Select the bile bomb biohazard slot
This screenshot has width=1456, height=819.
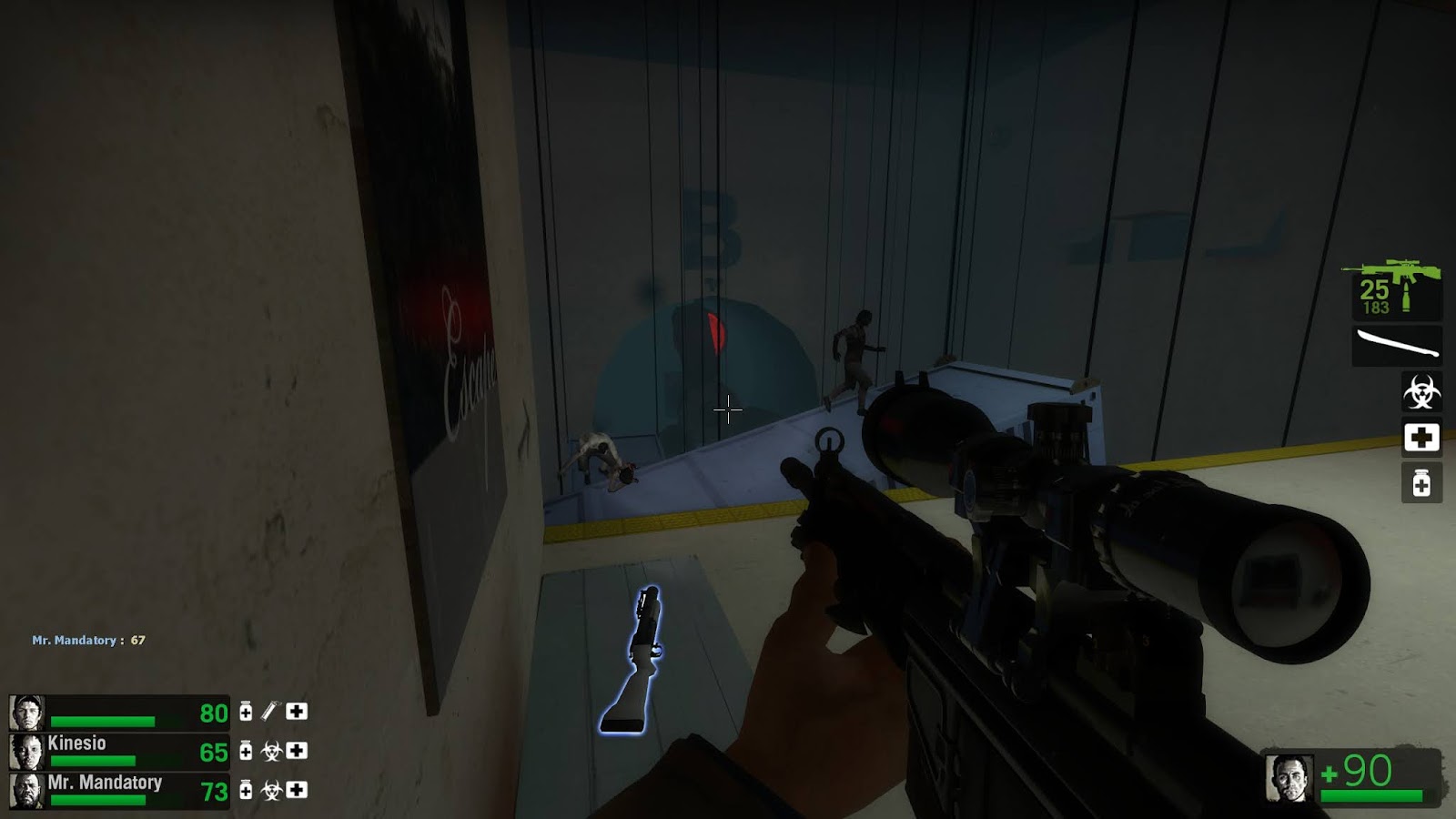point(1421,389)
